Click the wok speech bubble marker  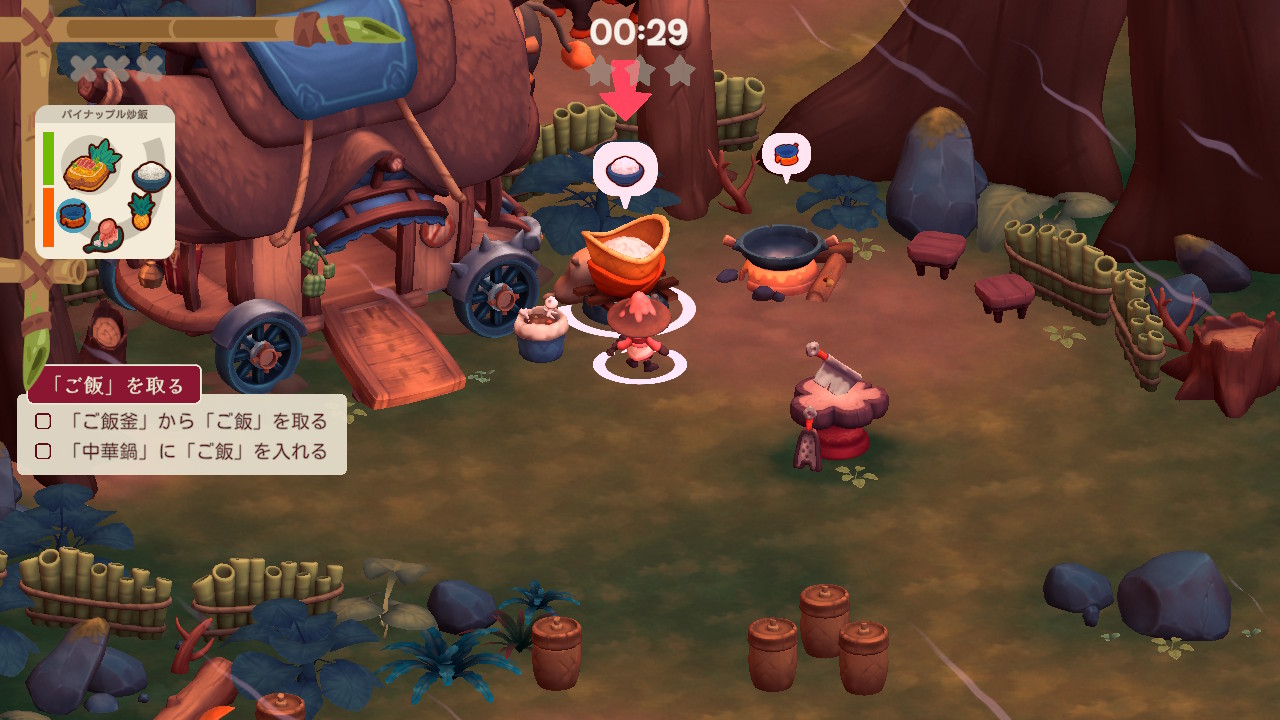(x=786, y=155)
